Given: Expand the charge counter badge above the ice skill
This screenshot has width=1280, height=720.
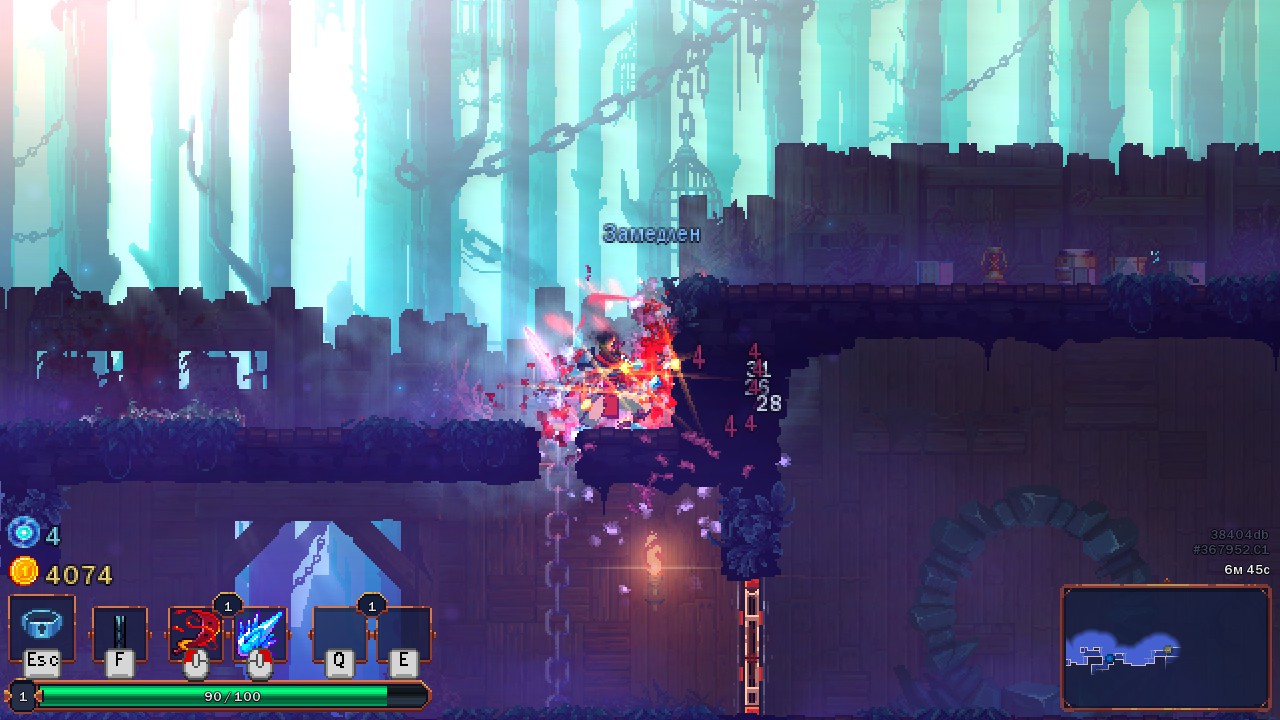Looking at the screenshot, I should [x=229, y=604].
